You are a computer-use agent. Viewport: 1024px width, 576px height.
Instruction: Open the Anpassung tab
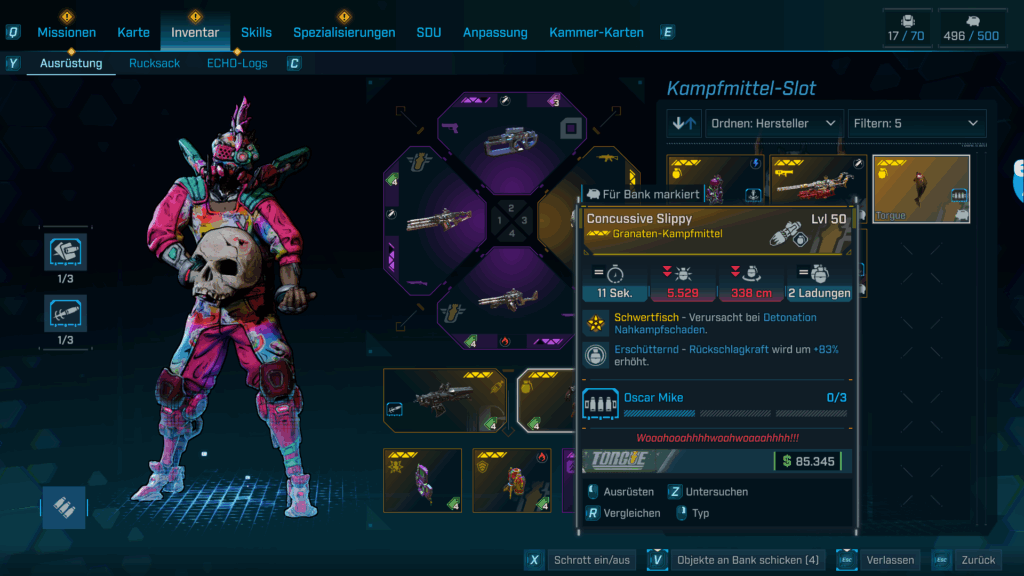[495, 32]
